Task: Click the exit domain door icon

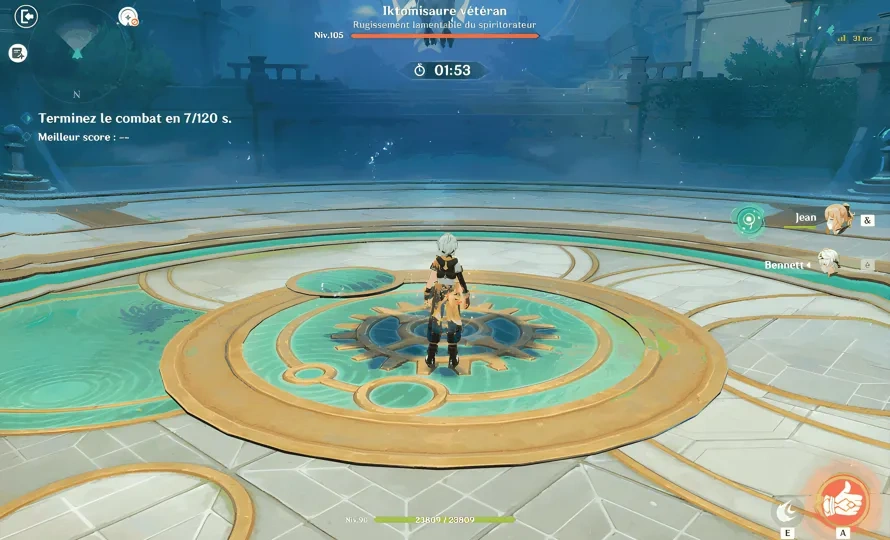Action: [26, 16]
